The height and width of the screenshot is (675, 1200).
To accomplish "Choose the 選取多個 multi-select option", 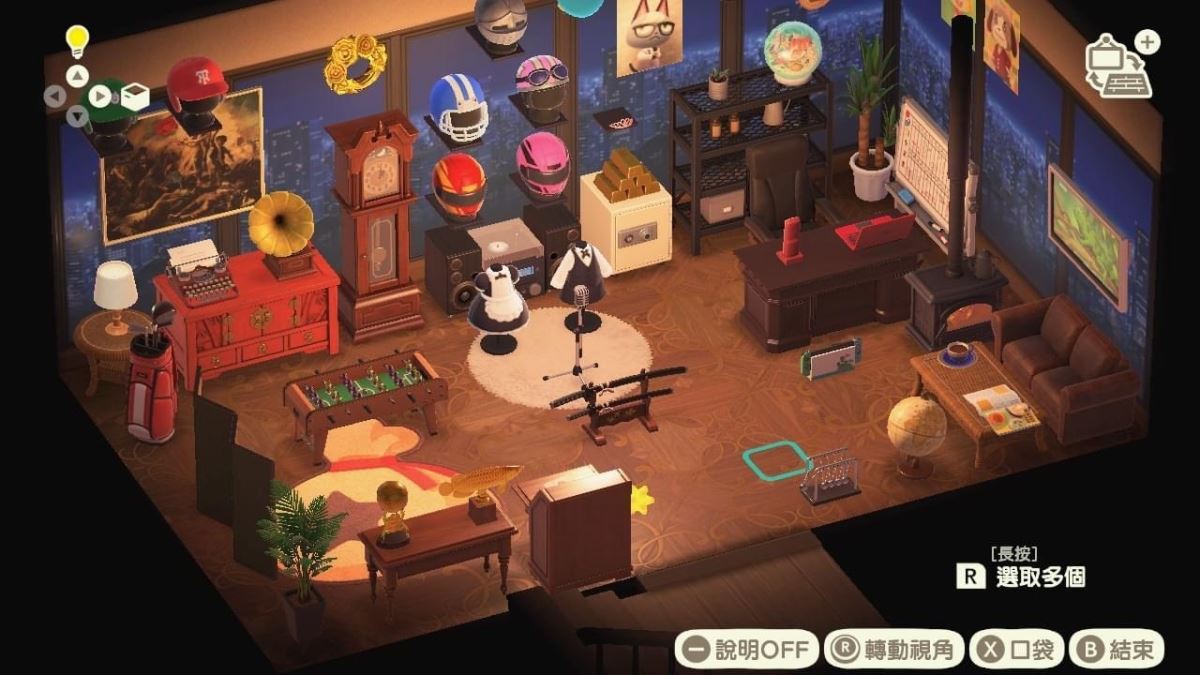I will [x=1021, y=576].
